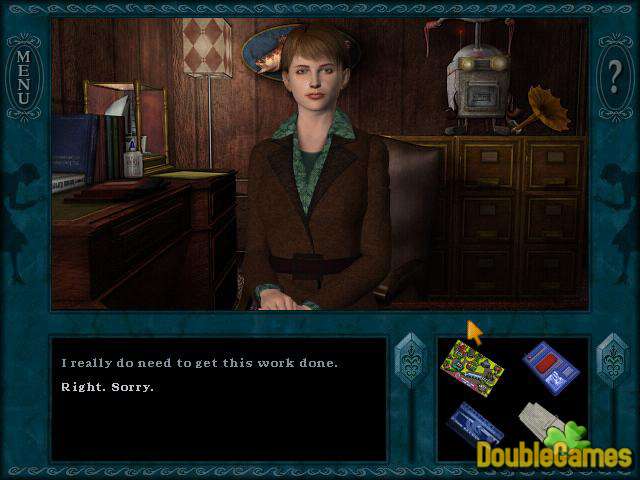The width and height of the screenshot is (640, 480).
Task: Choose the reply "Right. Sorry."
Action: (109, 386)
